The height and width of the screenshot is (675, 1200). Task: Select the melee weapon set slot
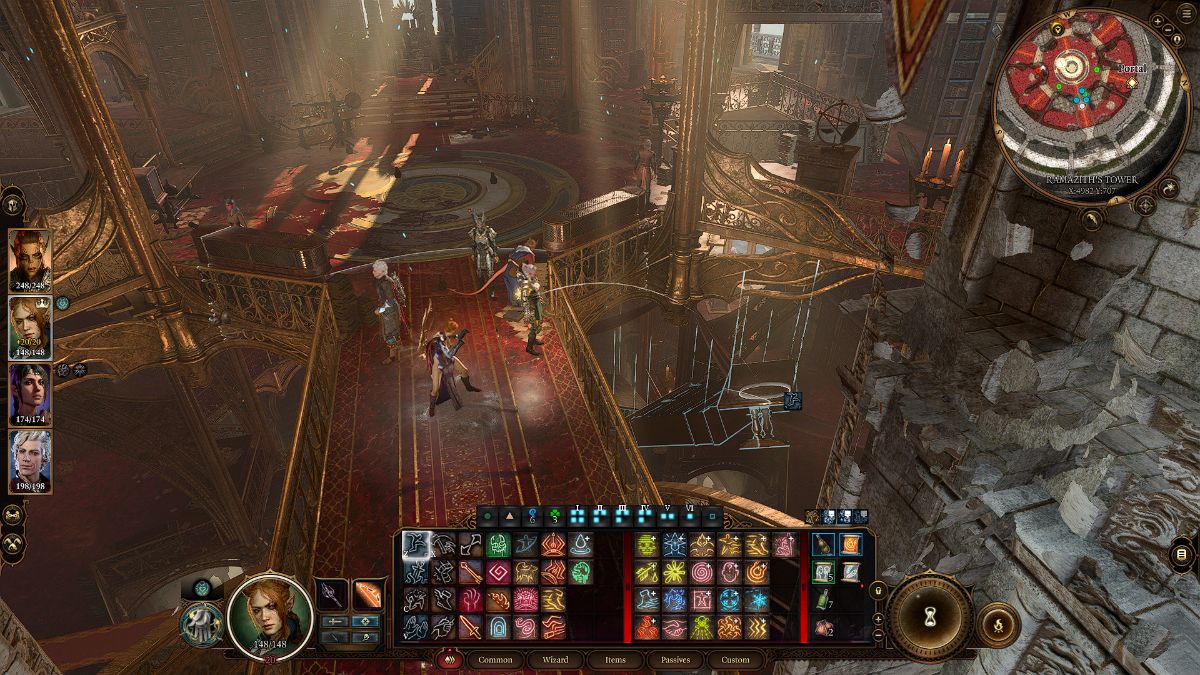click(x=332, y=594)
